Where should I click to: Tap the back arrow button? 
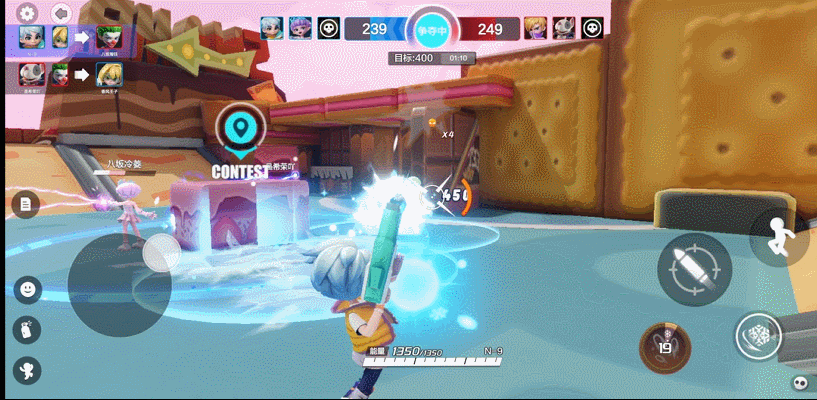coord(61,14)
